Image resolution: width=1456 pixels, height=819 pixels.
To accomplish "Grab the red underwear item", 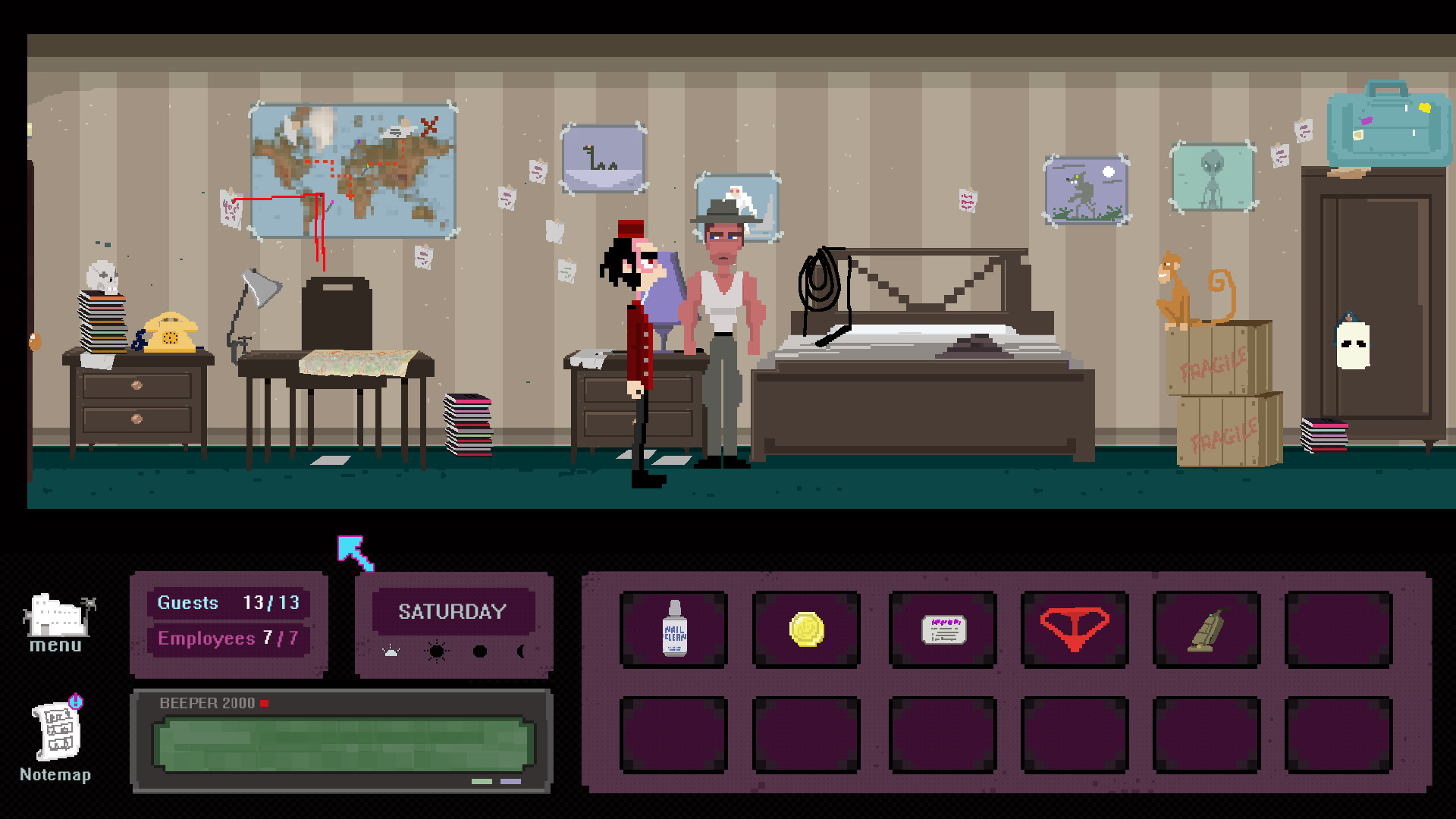I will pos(1075,629).
